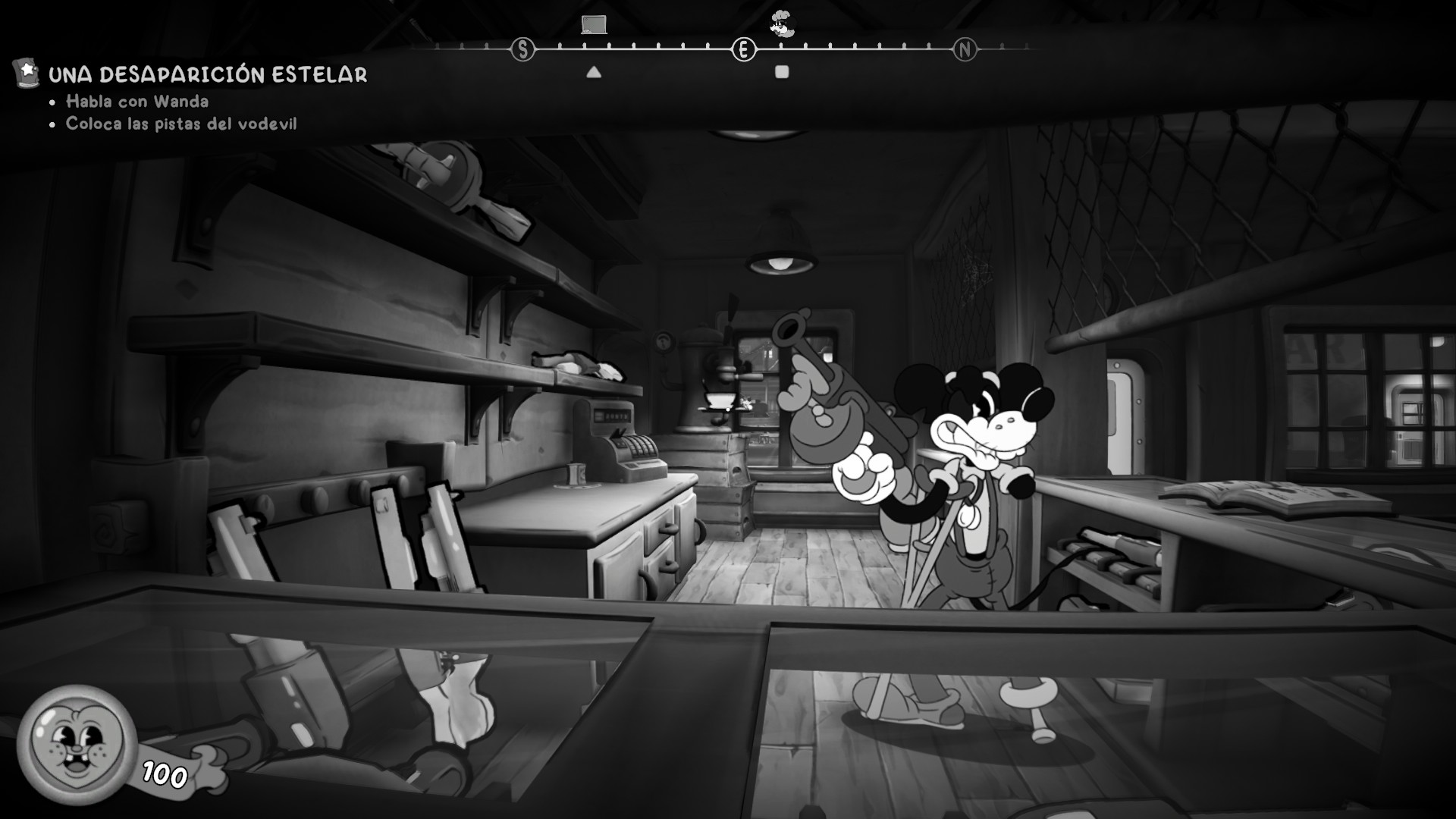
Task: Select the Una Desaparición Estelar quest title
Action: [x=208, y=74]
